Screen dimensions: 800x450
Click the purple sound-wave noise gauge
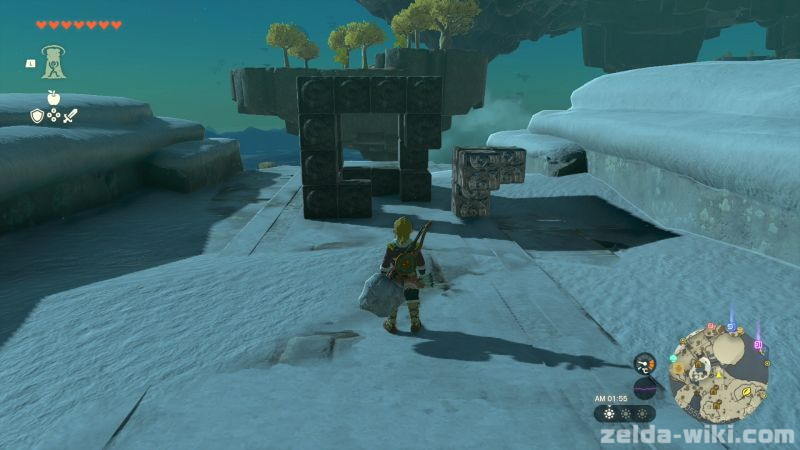point(645,388)
